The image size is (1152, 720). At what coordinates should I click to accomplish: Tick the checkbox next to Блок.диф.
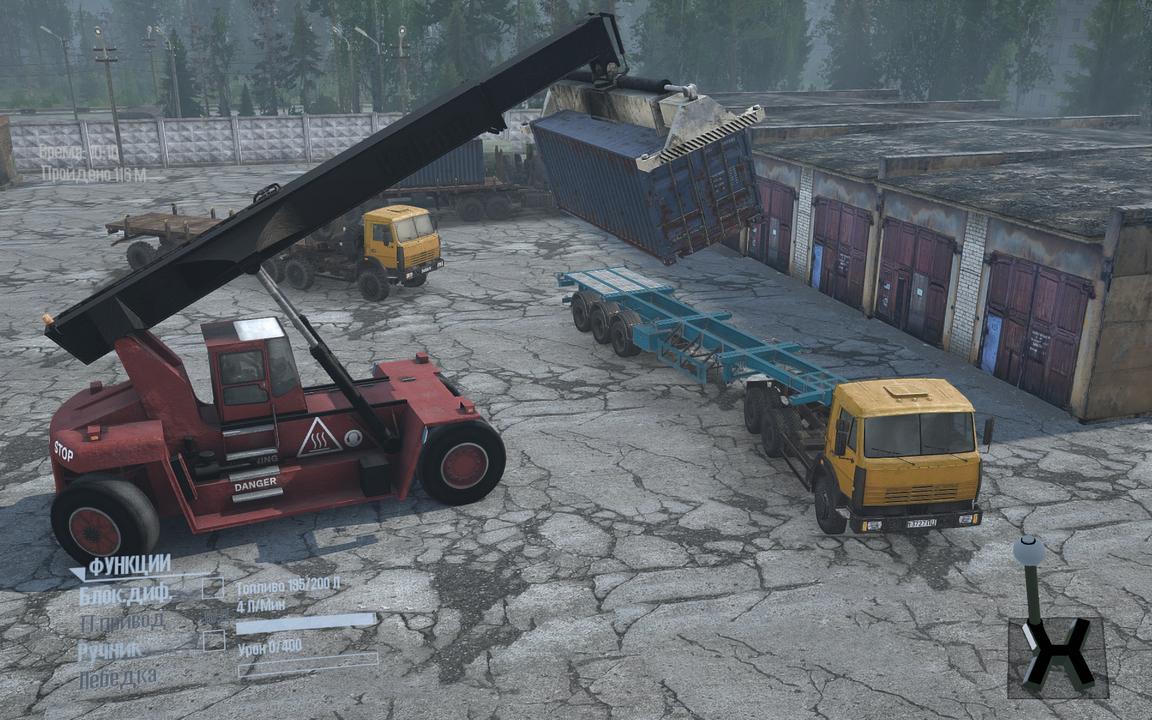point(212,588)
